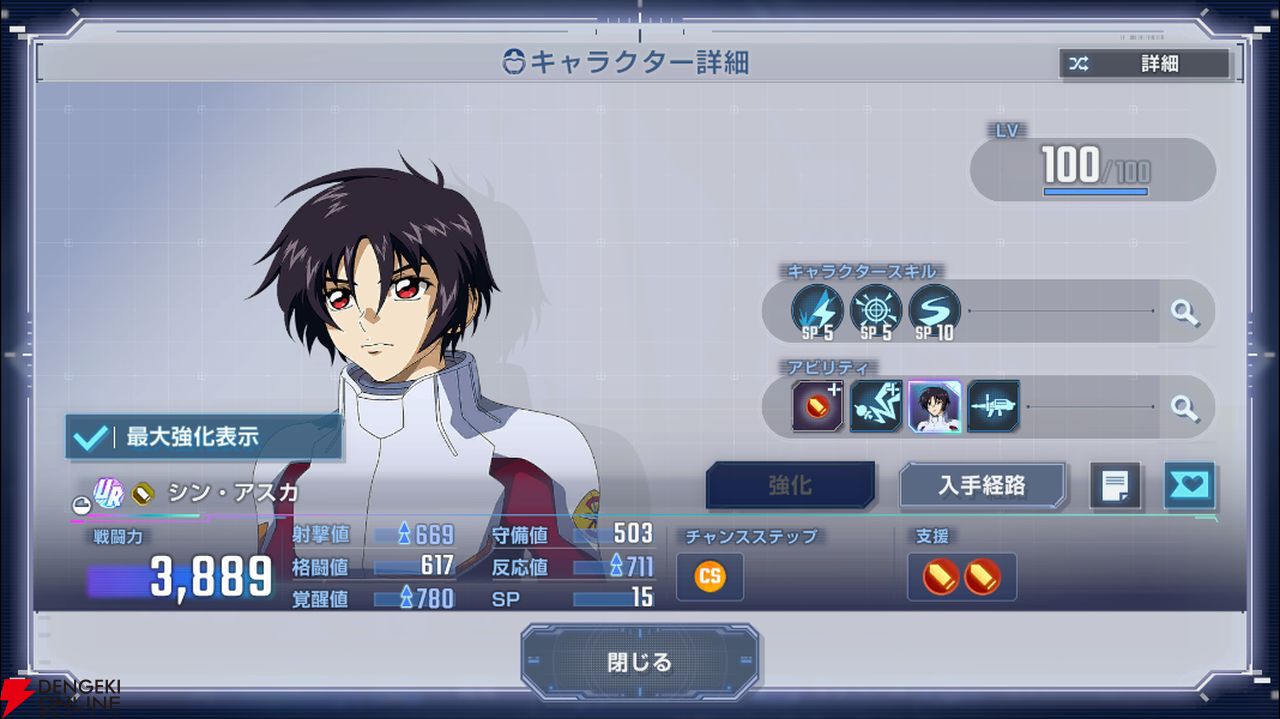Close the character detail screen with 閉じる

(640, 662)
